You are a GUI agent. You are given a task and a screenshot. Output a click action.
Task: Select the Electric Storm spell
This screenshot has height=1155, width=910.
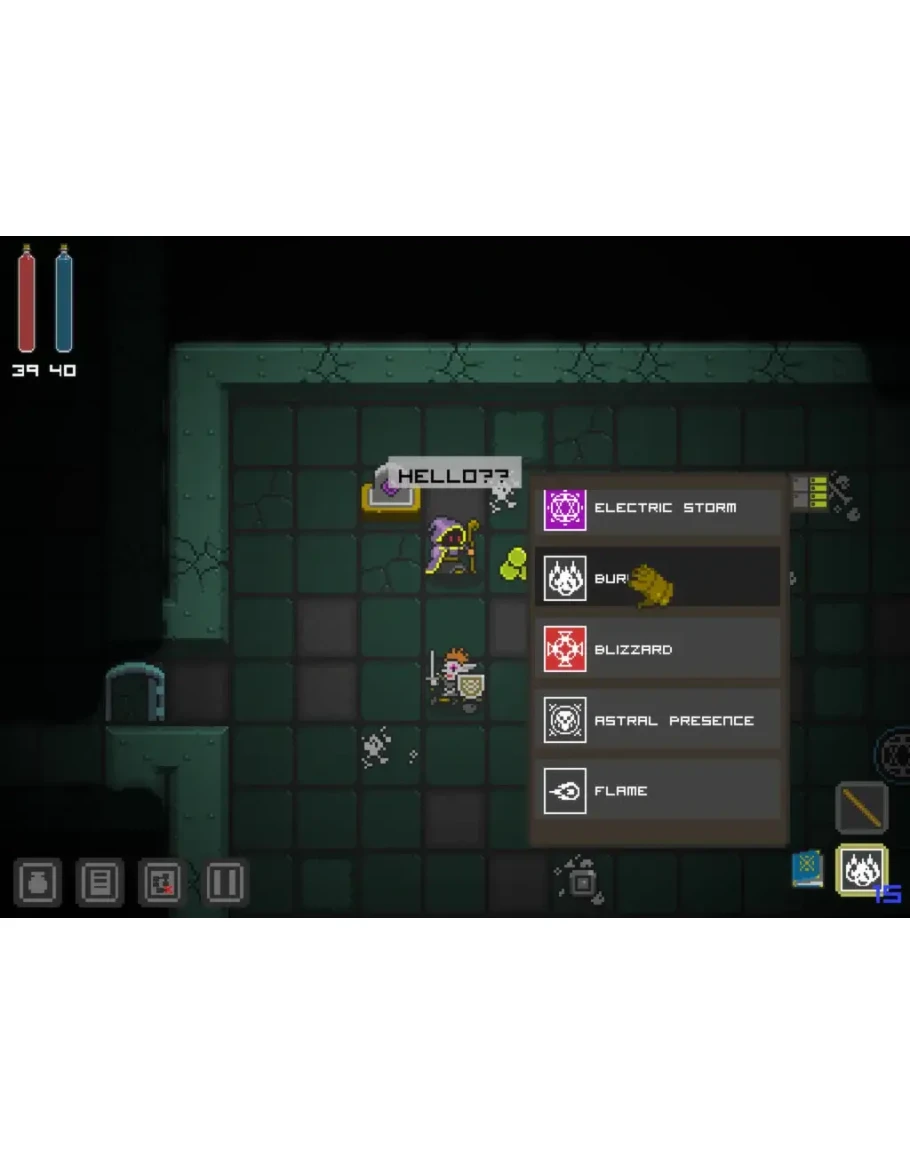pos(657,509)
